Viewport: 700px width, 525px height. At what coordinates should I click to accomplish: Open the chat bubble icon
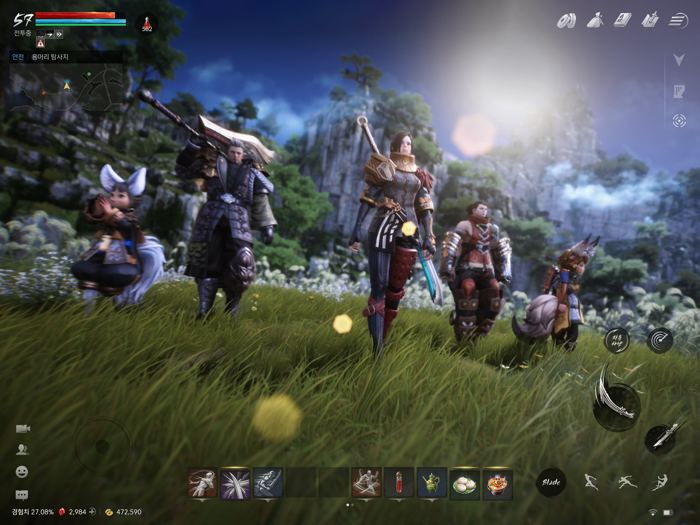22,494
